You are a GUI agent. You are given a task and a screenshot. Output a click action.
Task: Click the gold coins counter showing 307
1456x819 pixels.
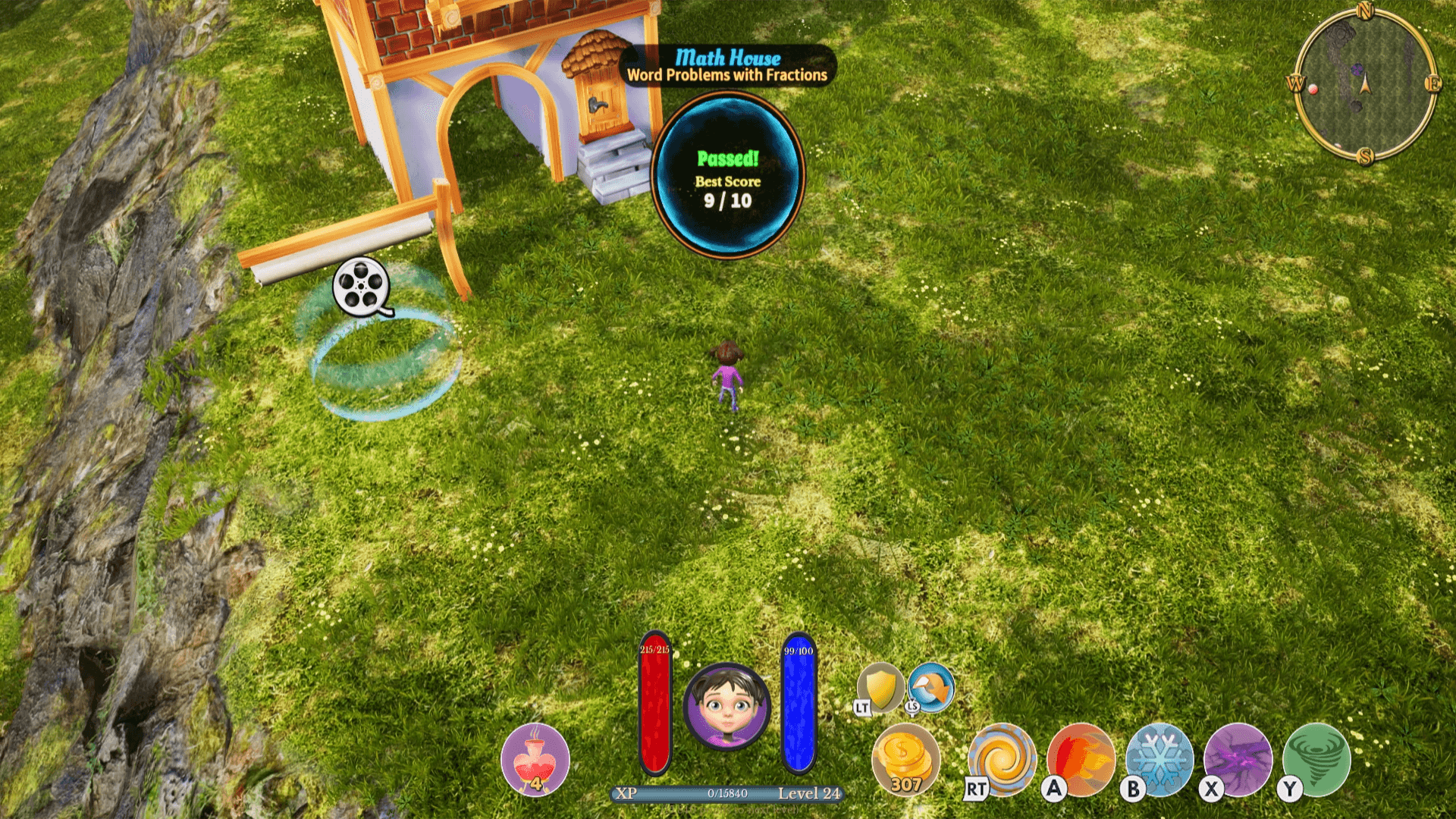click(x=907, y=759)
